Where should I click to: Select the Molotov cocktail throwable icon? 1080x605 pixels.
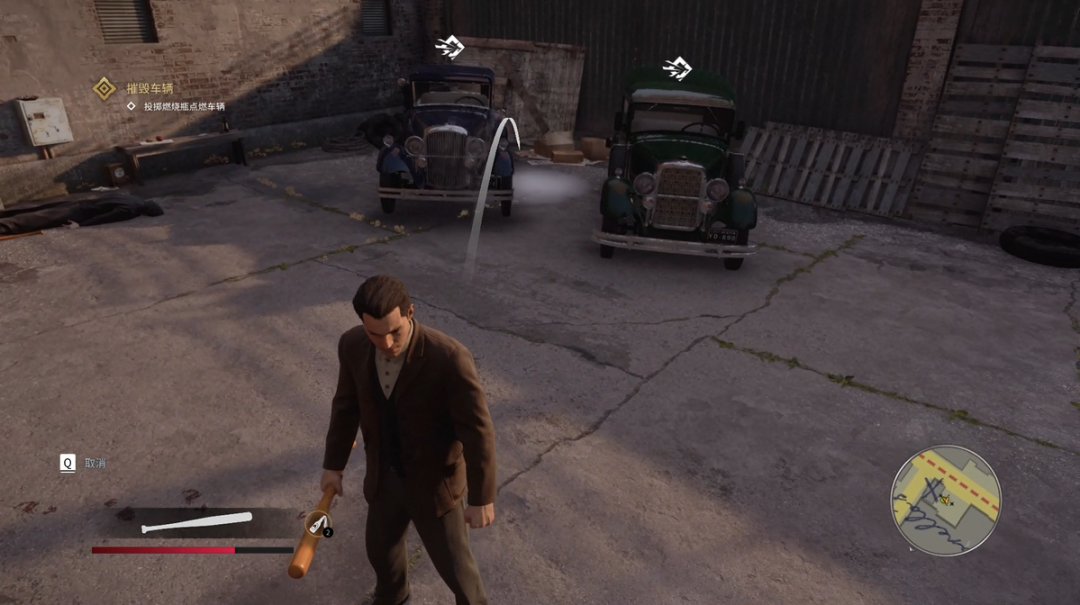[x=318, y=523]
